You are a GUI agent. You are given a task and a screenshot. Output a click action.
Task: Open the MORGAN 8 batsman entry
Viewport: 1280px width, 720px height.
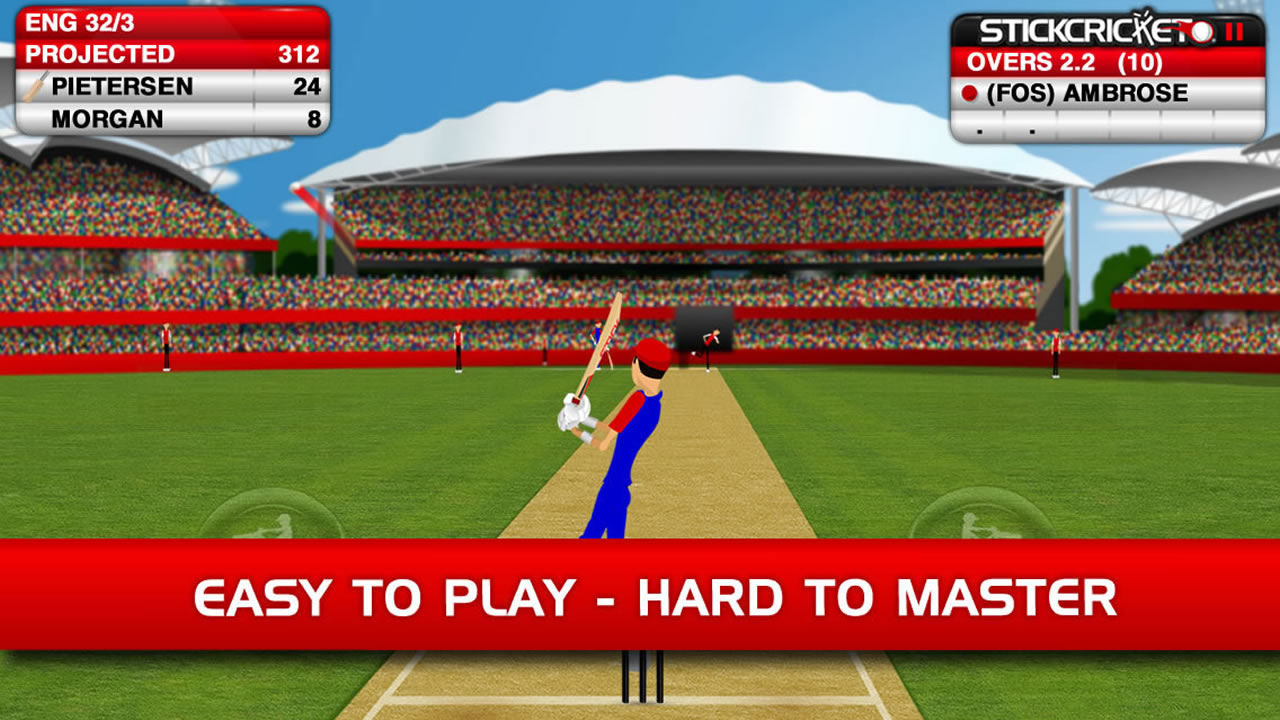[170, 115]
